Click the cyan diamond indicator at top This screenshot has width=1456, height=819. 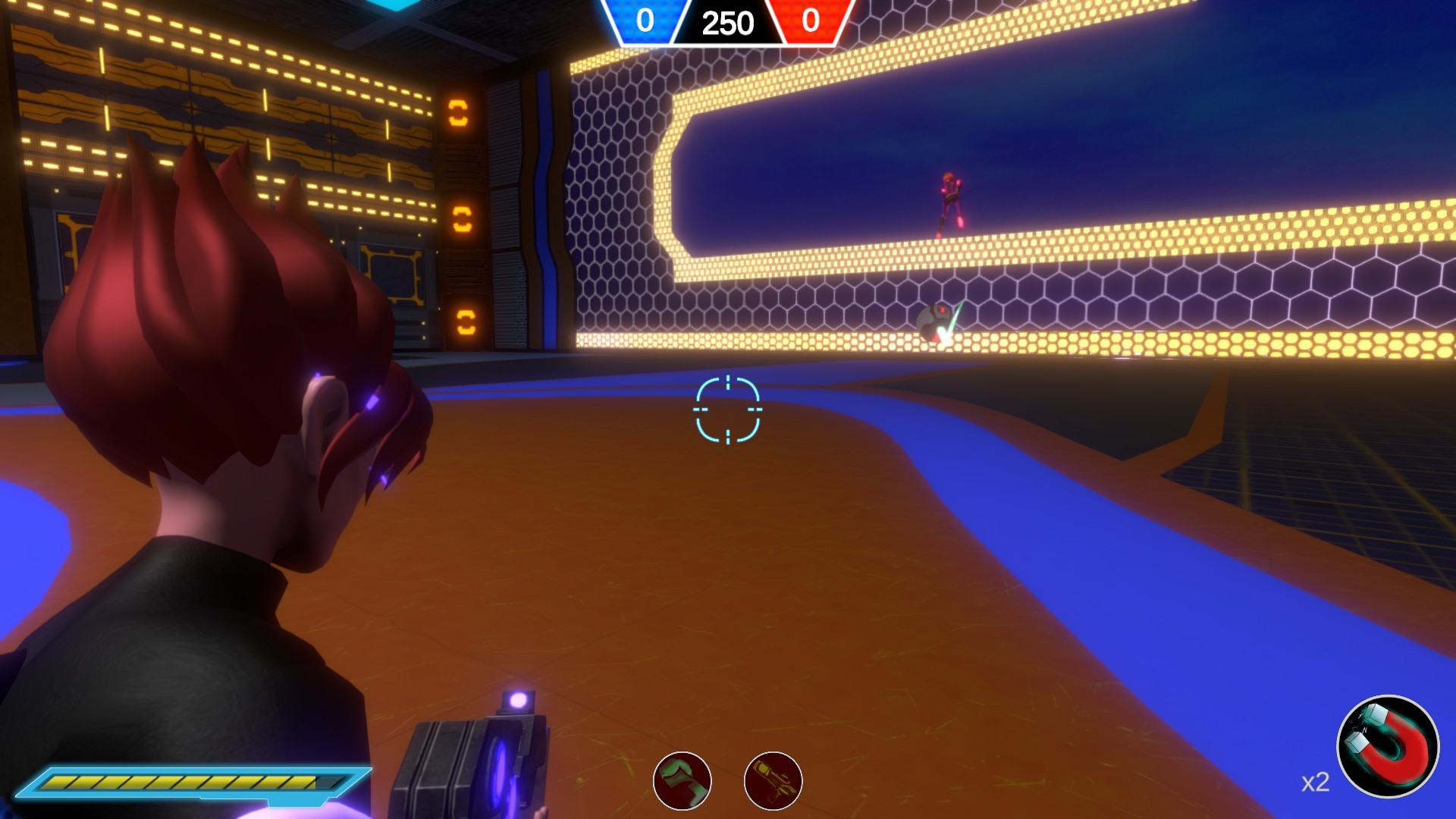tap(394, 5)
